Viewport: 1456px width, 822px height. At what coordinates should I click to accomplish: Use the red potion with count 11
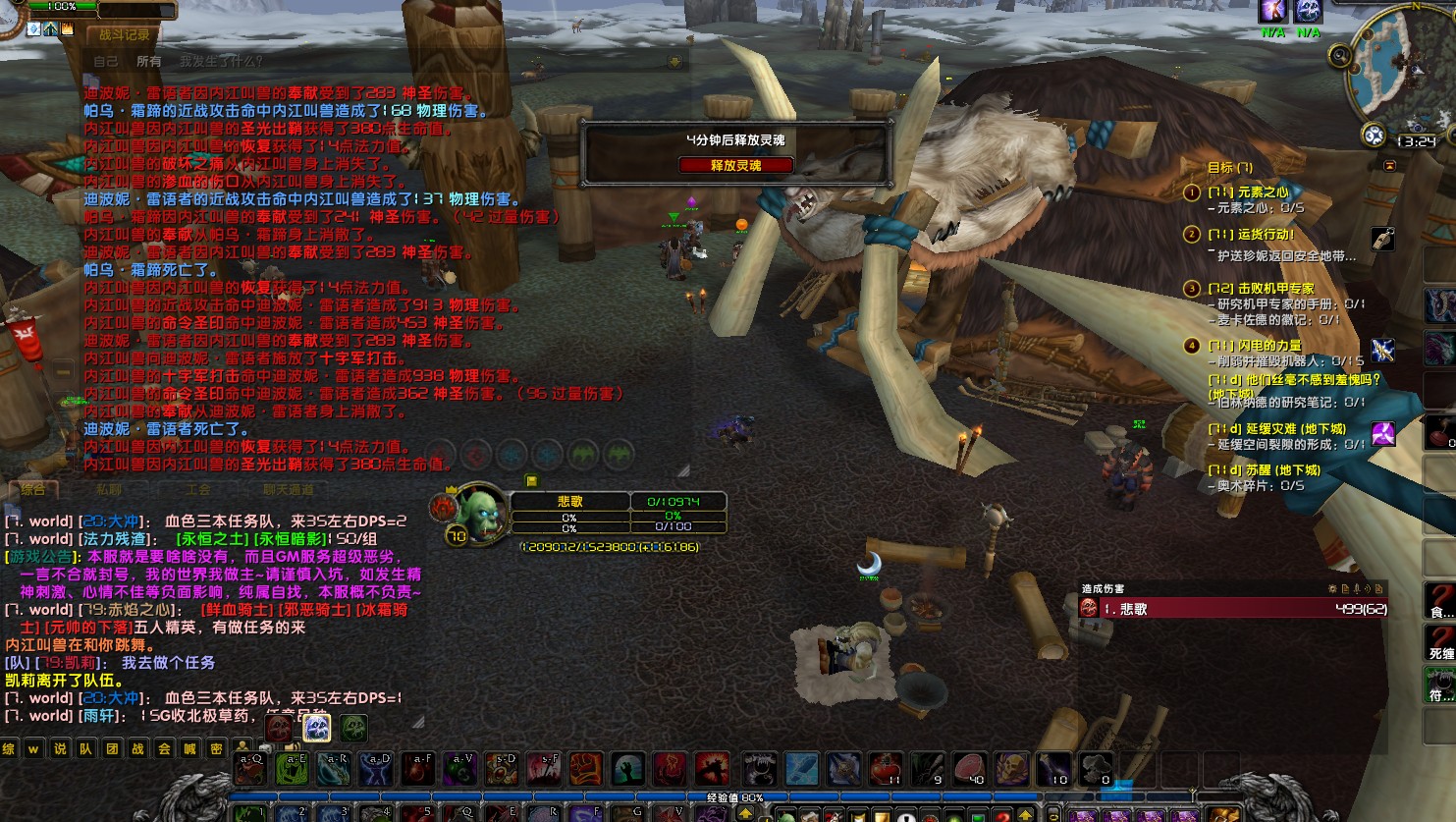click(x=886, y=769)
